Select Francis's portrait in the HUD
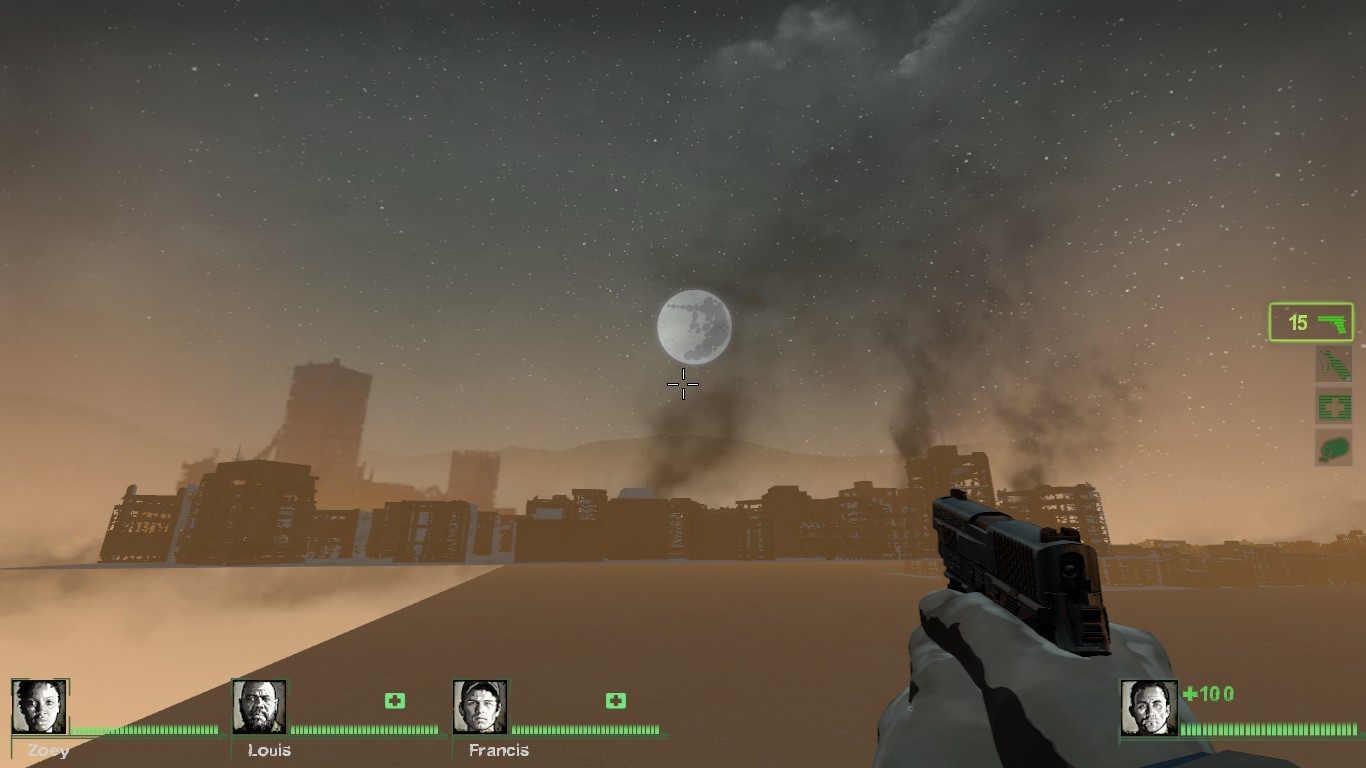 click(x=479, y=706)
